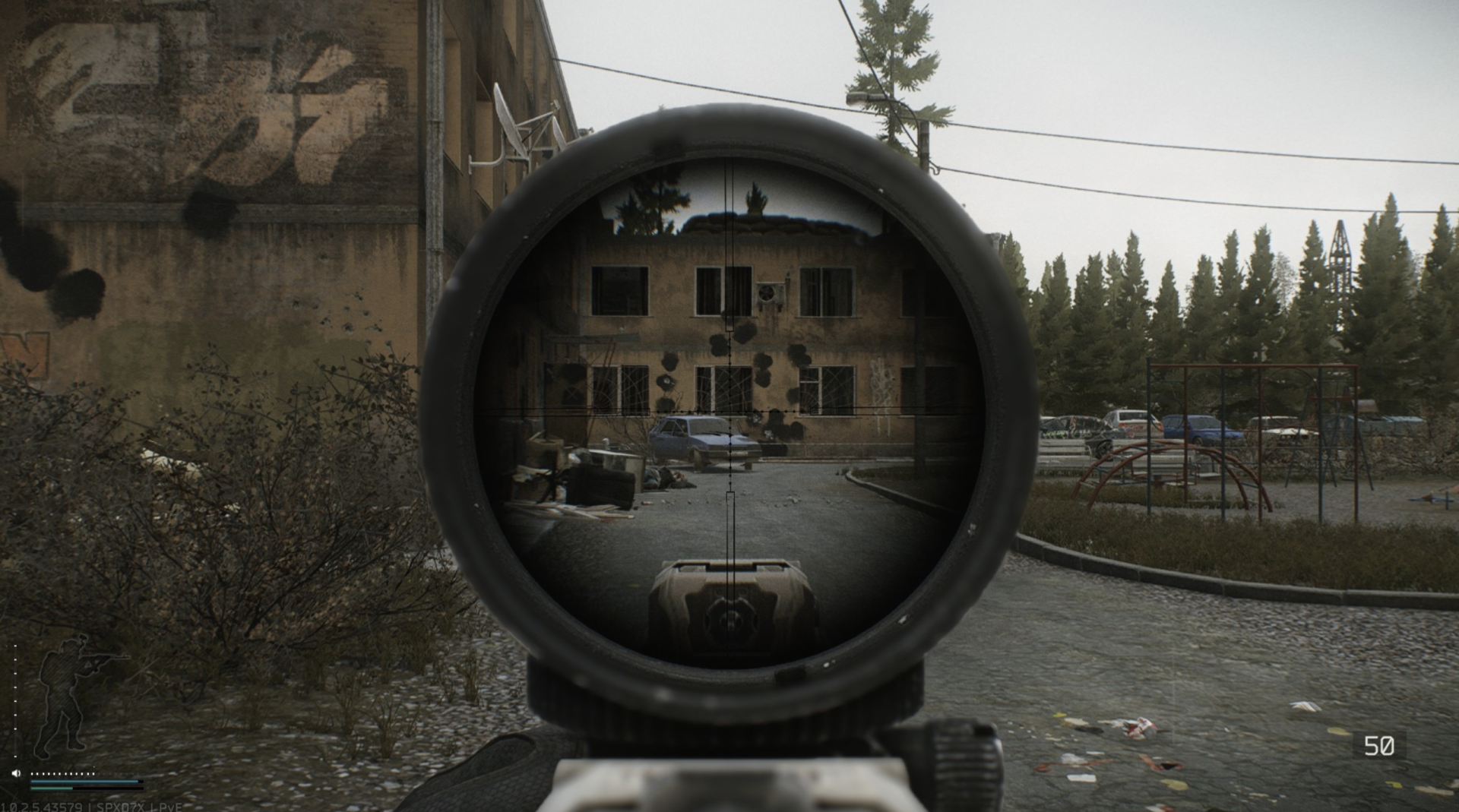Click the topmost dot of the stance meter
Viewport: 1459px width, 812px height.
[x=15, y=647]
